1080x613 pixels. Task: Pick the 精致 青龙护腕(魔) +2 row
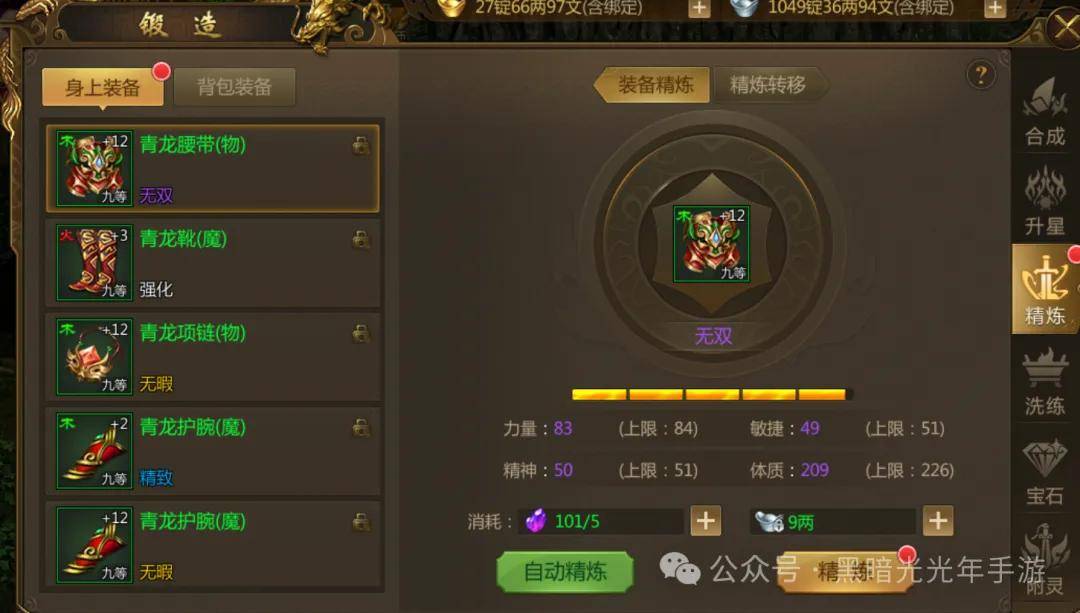212,450
